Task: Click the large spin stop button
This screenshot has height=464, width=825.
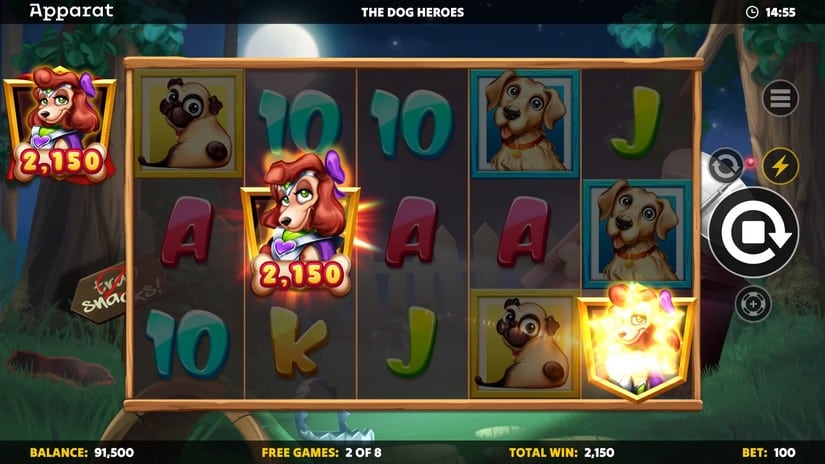Action: (753, 232)
